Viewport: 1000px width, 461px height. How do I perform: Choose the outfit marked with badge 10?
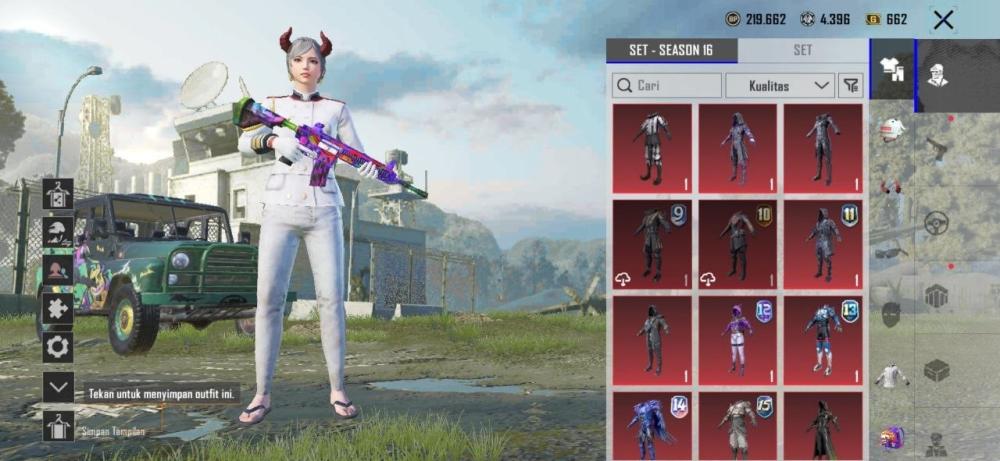737,244
